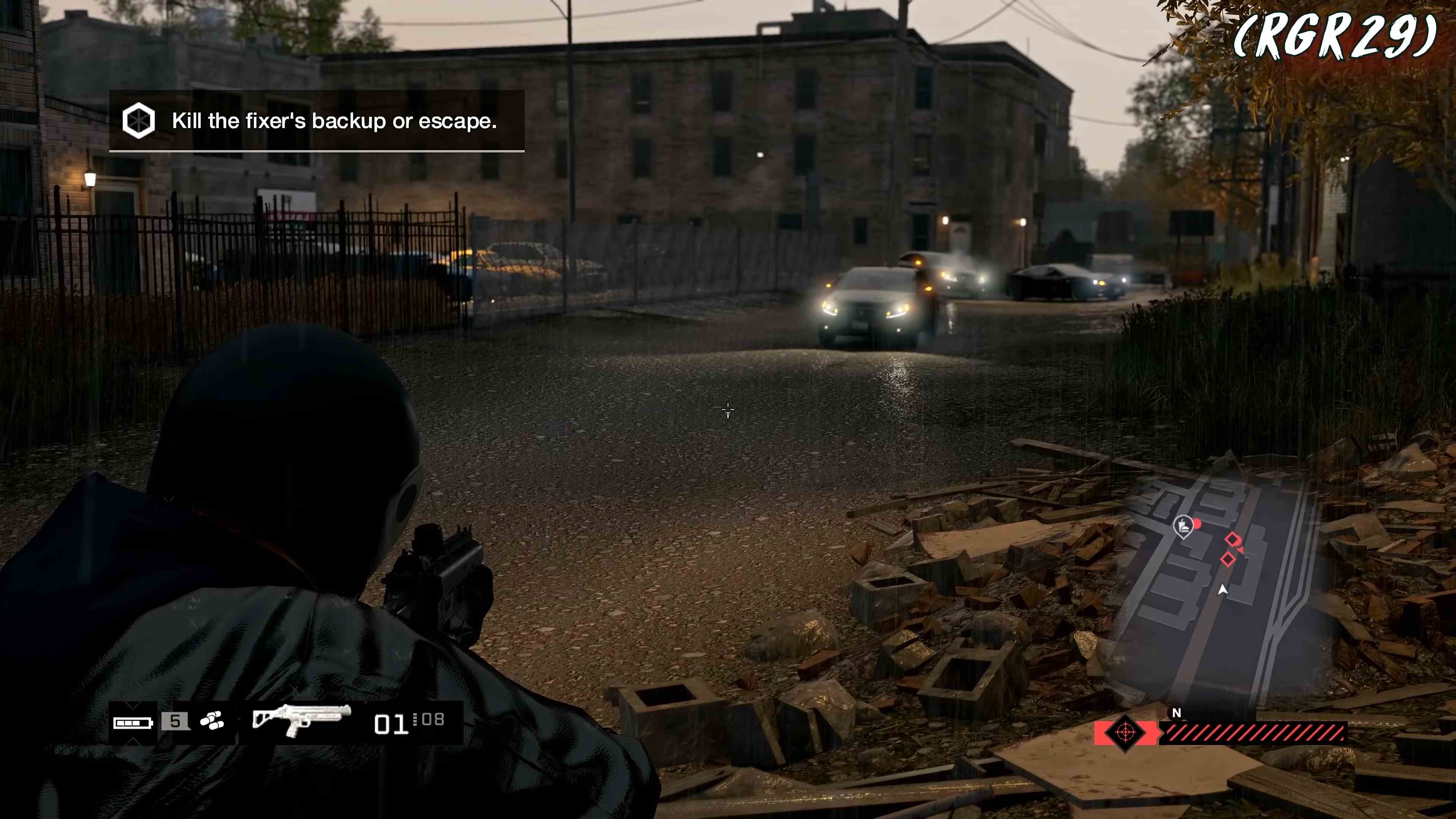Click the aiming reticle at screen center

point(728,409)
